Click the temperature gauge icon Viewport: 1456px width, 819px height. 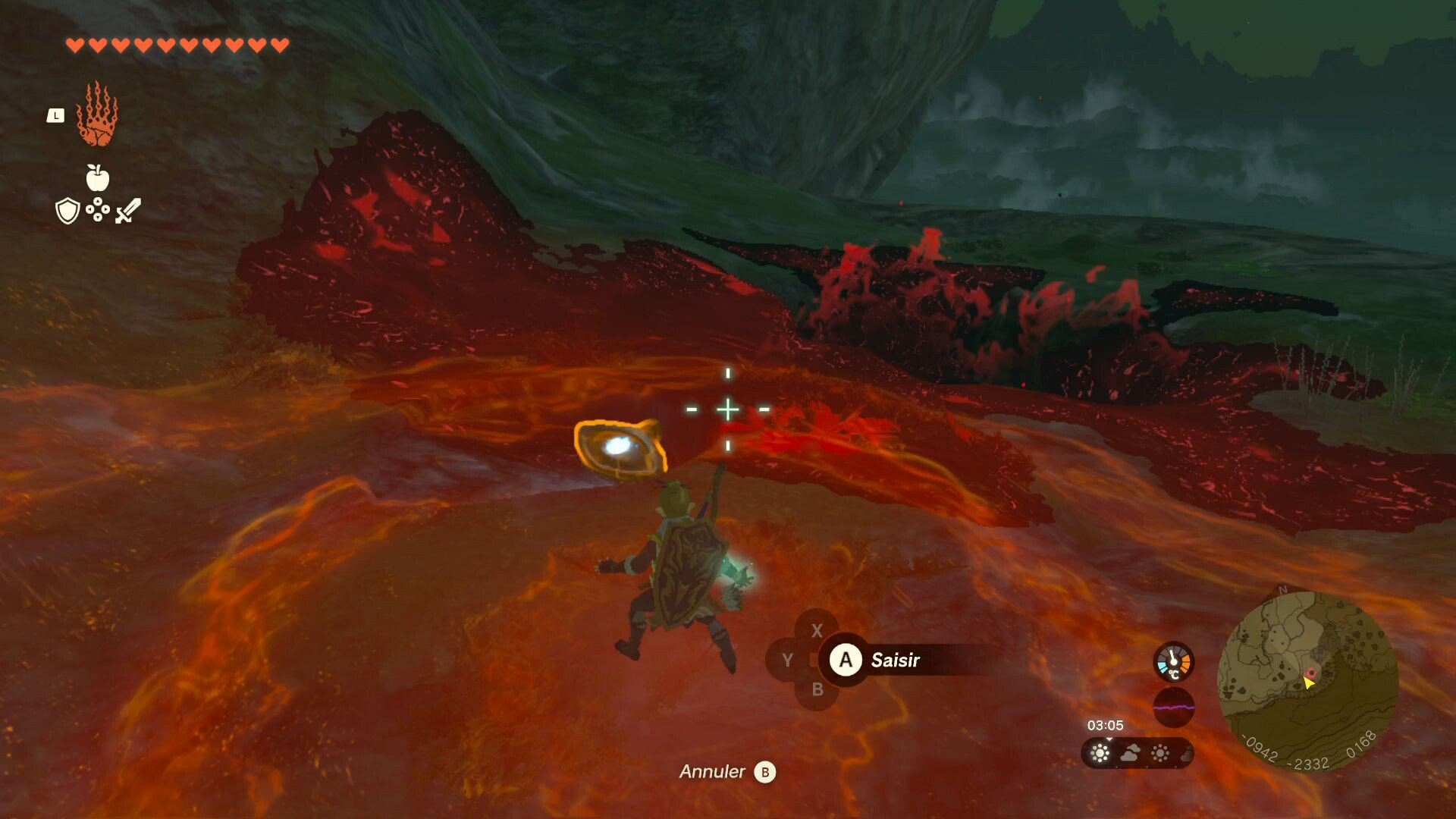[1173, 662]
